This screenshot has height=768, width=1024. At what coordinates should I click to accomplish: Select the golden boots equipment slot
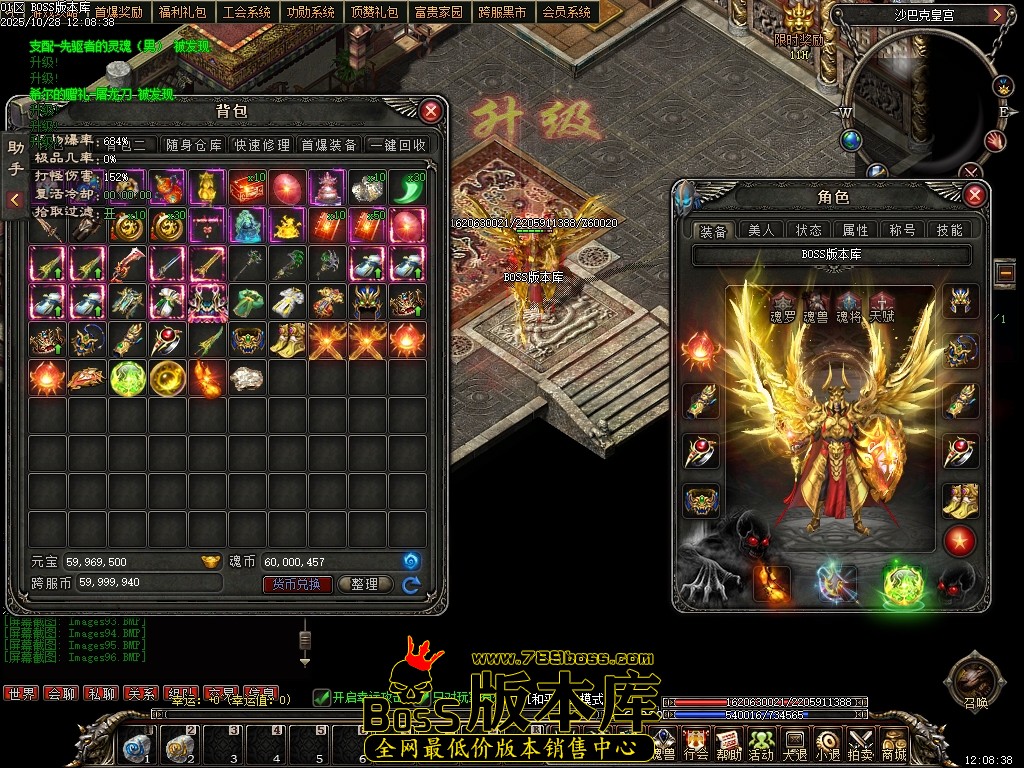[x=960, y=497]
